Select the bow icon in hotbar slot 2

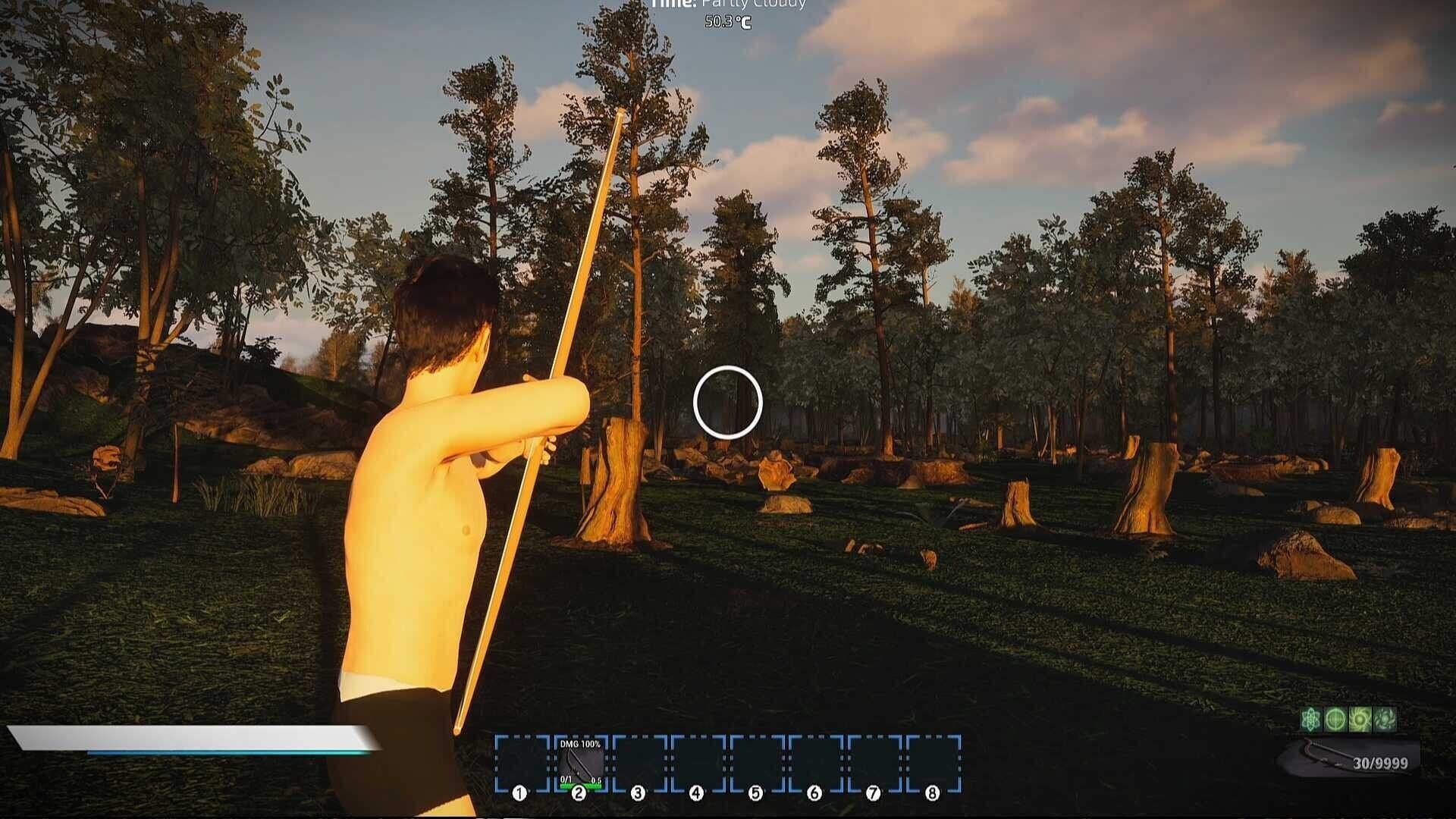coord(580,762)
